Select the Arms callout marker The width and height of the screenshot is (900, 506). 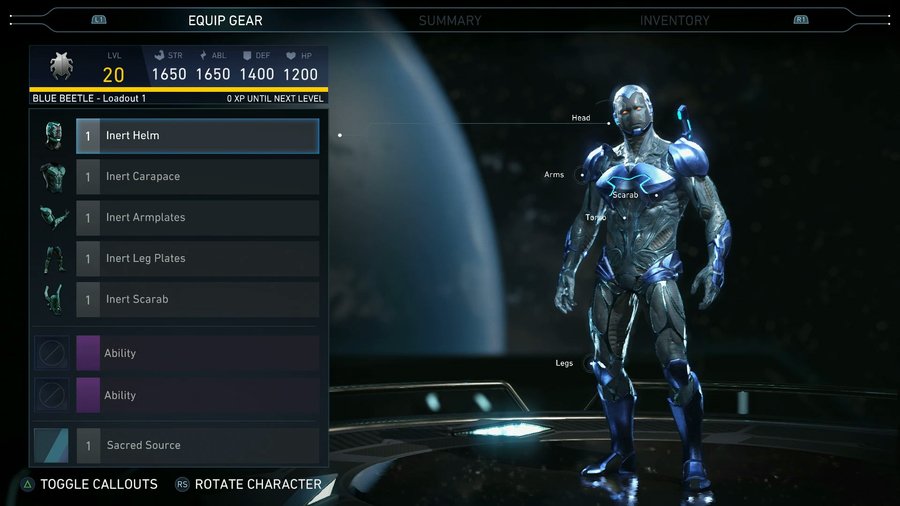click(582, 175)
